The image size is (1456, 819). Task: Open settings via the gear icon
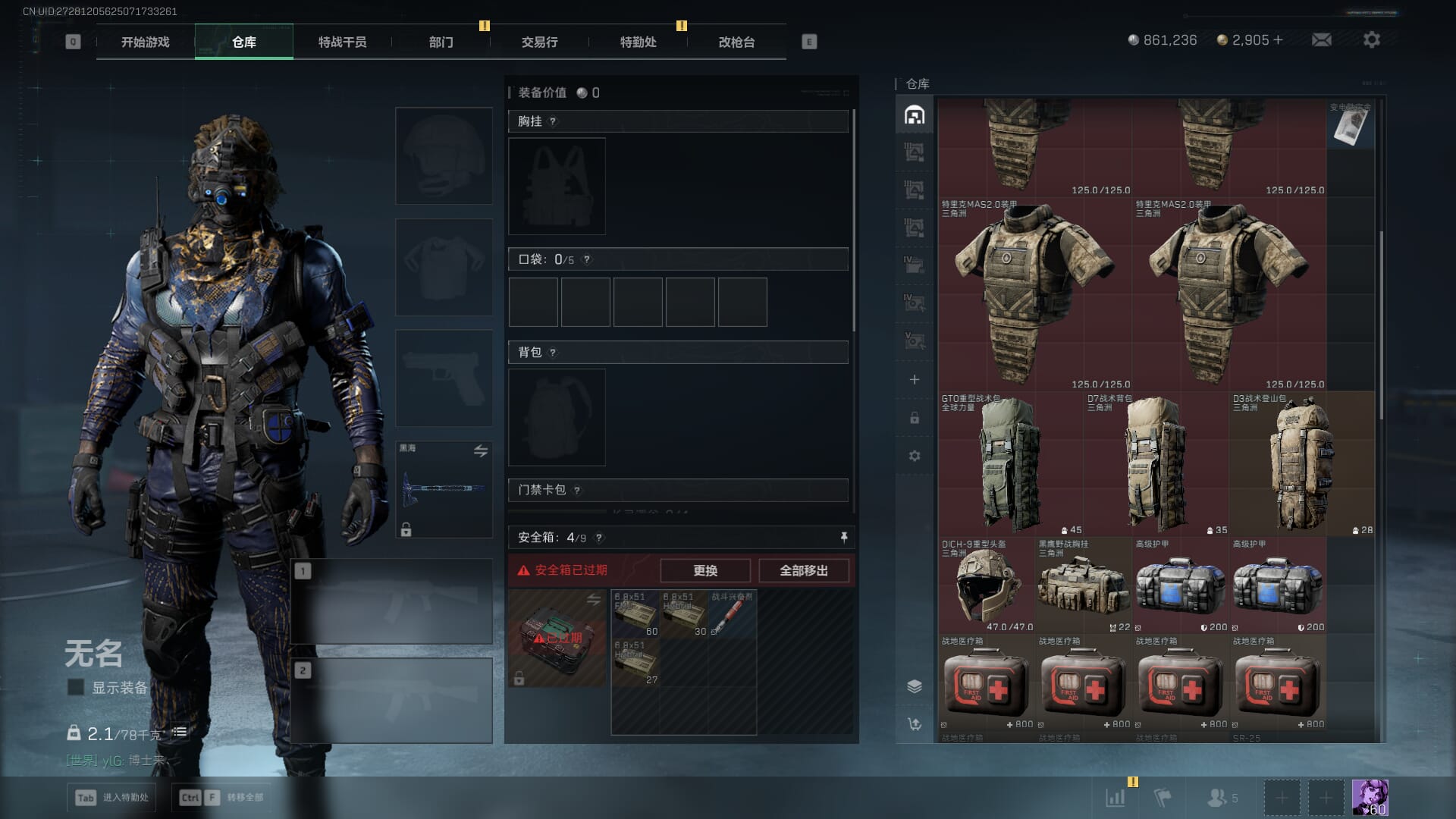1371,40
